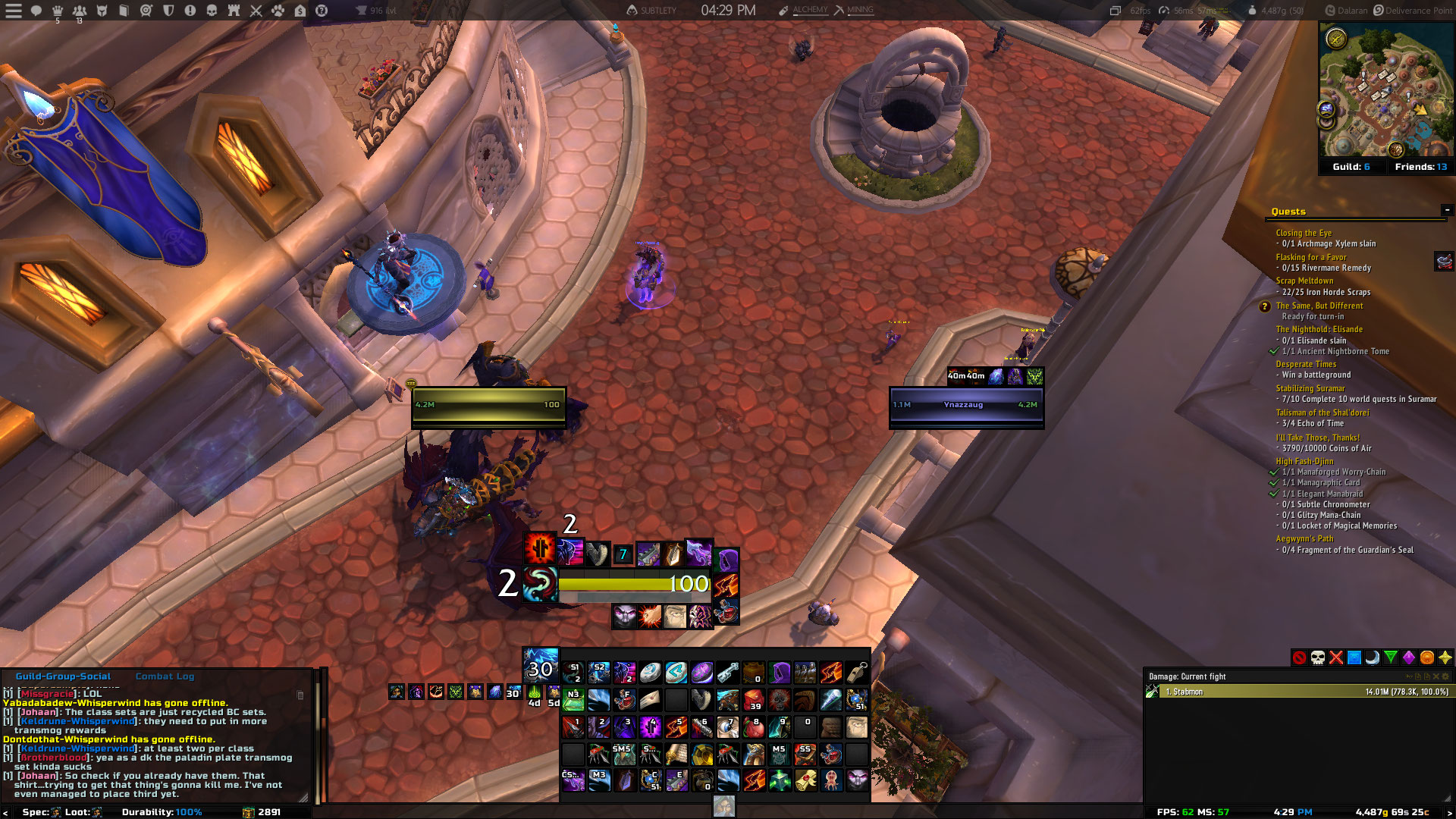
Task: Open the chat bubble icon in top bar
Action: click(x=36, y=11)
